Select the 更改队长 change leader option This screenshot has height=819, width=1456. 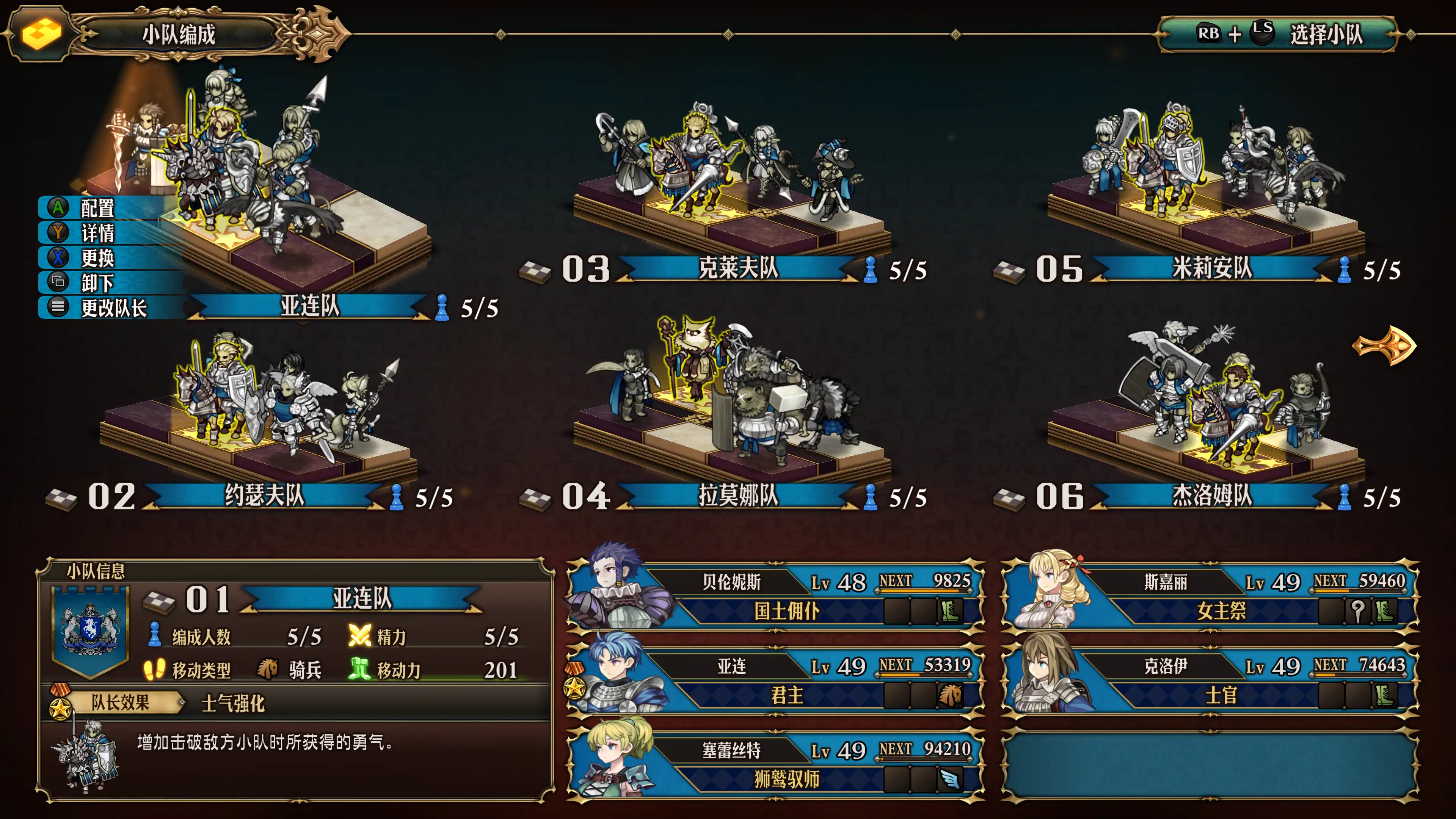point(113,308)
